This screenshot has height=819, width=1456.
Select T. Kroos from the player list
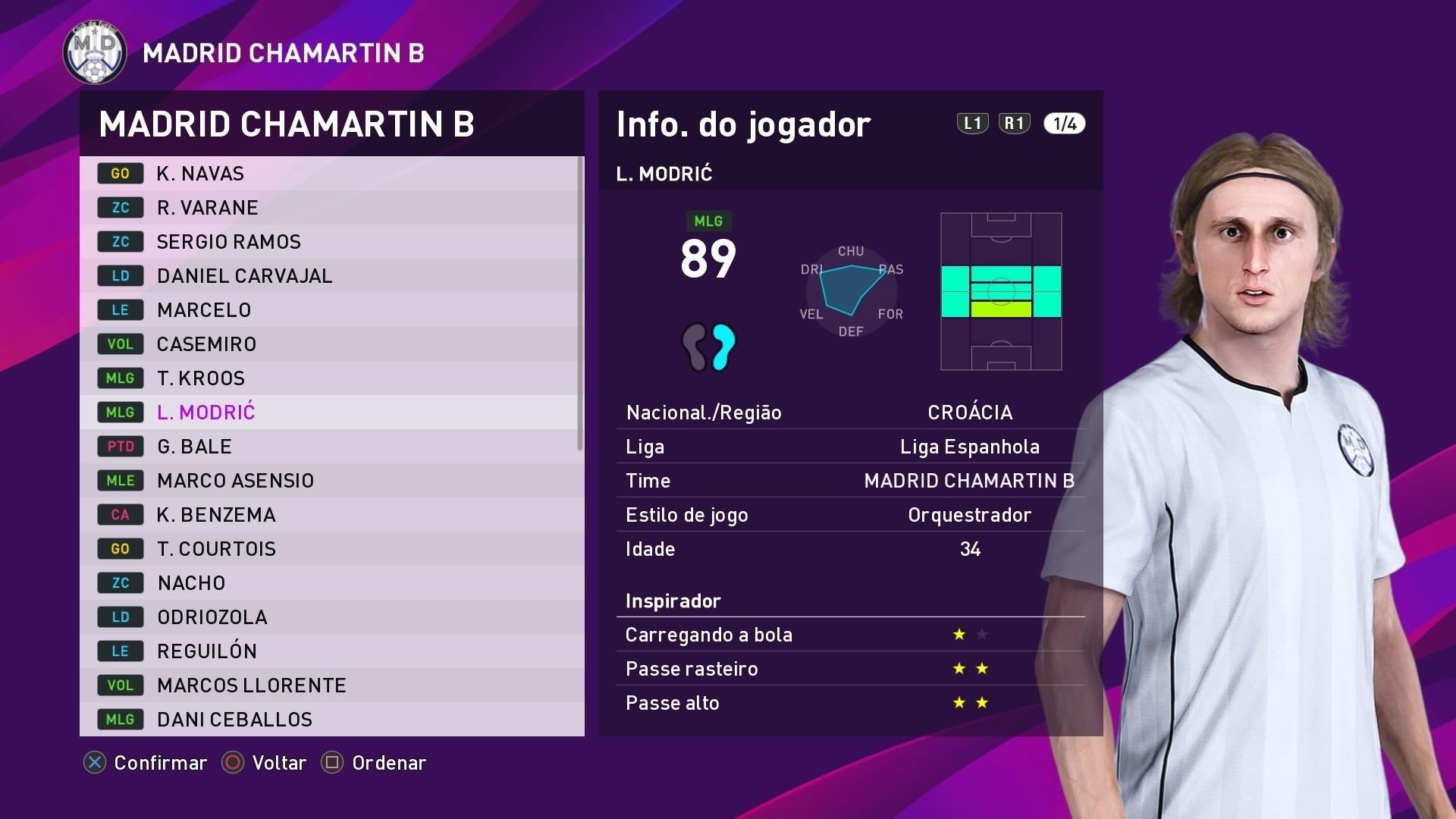pyautogui.click(x=200, y=378)
